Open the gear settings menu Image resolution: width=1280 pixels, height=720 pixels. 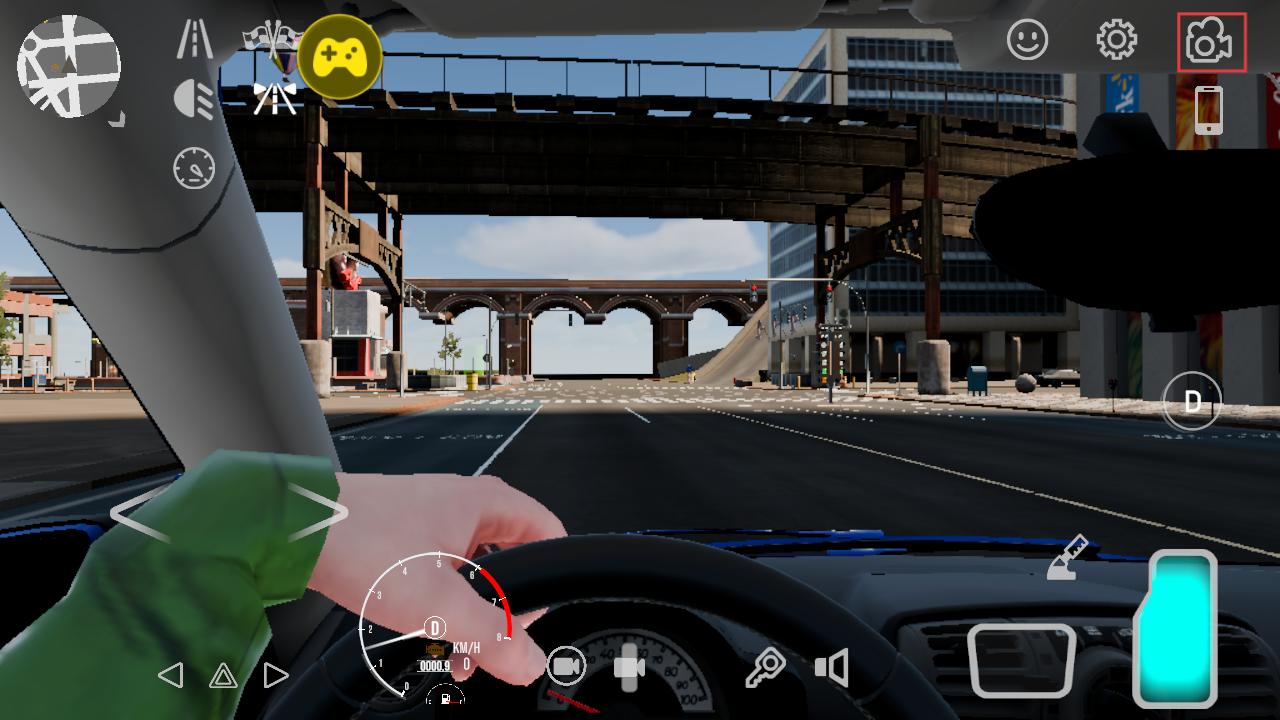click(1116, 40)
